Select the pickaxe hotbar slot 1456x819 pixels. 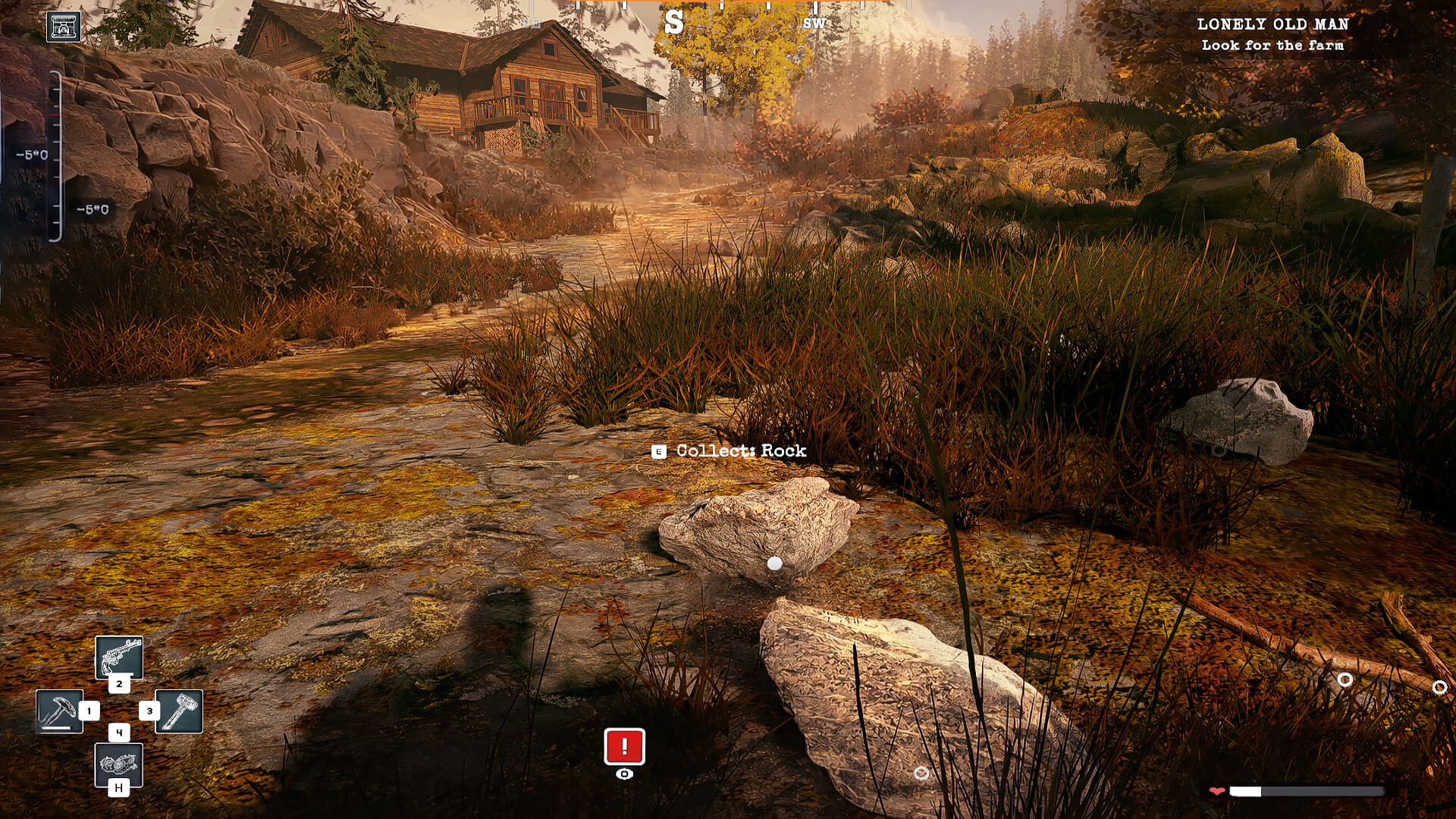(60, 711)
